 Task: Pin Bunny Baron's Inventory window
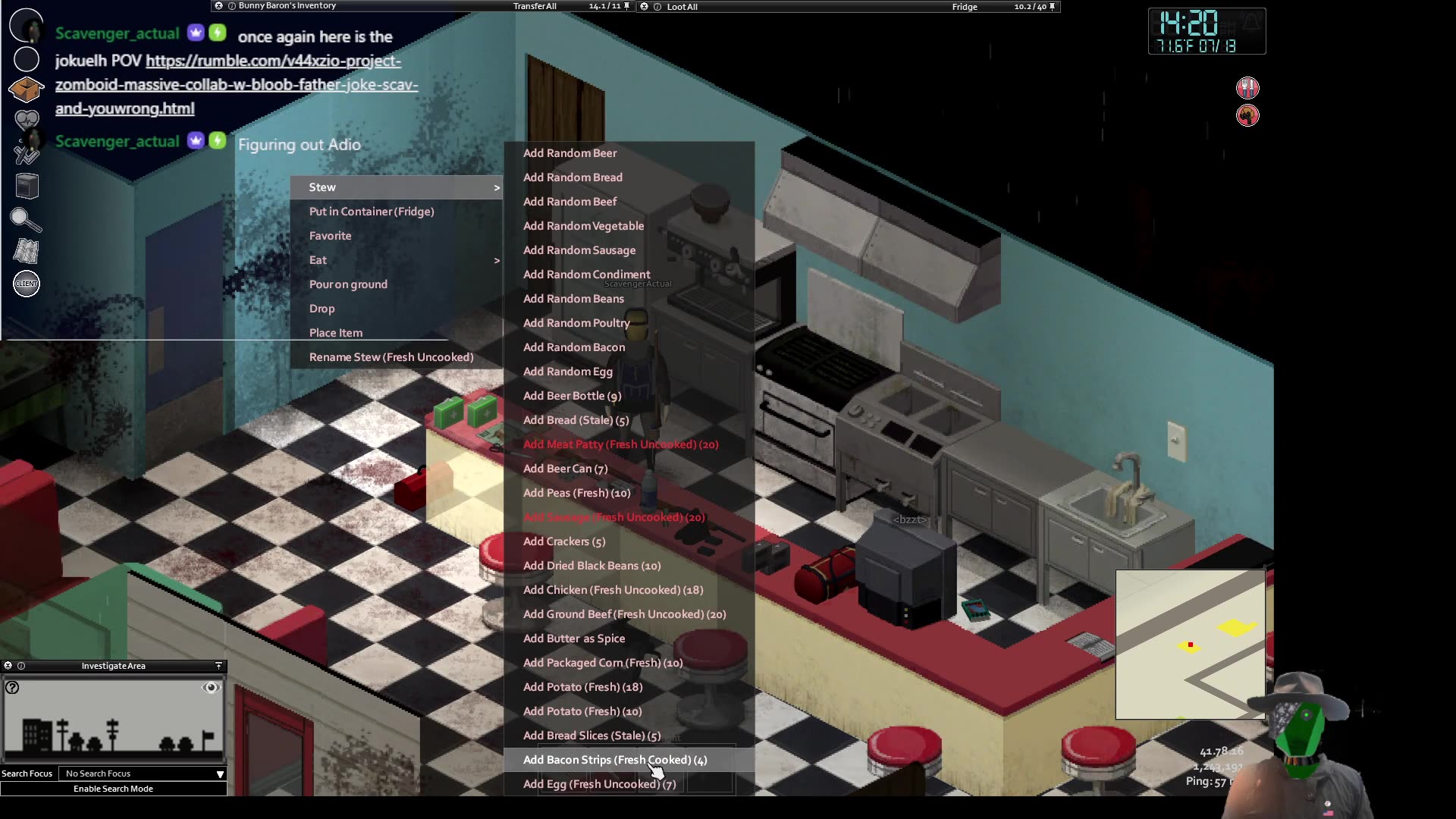[x=624, y=5]
